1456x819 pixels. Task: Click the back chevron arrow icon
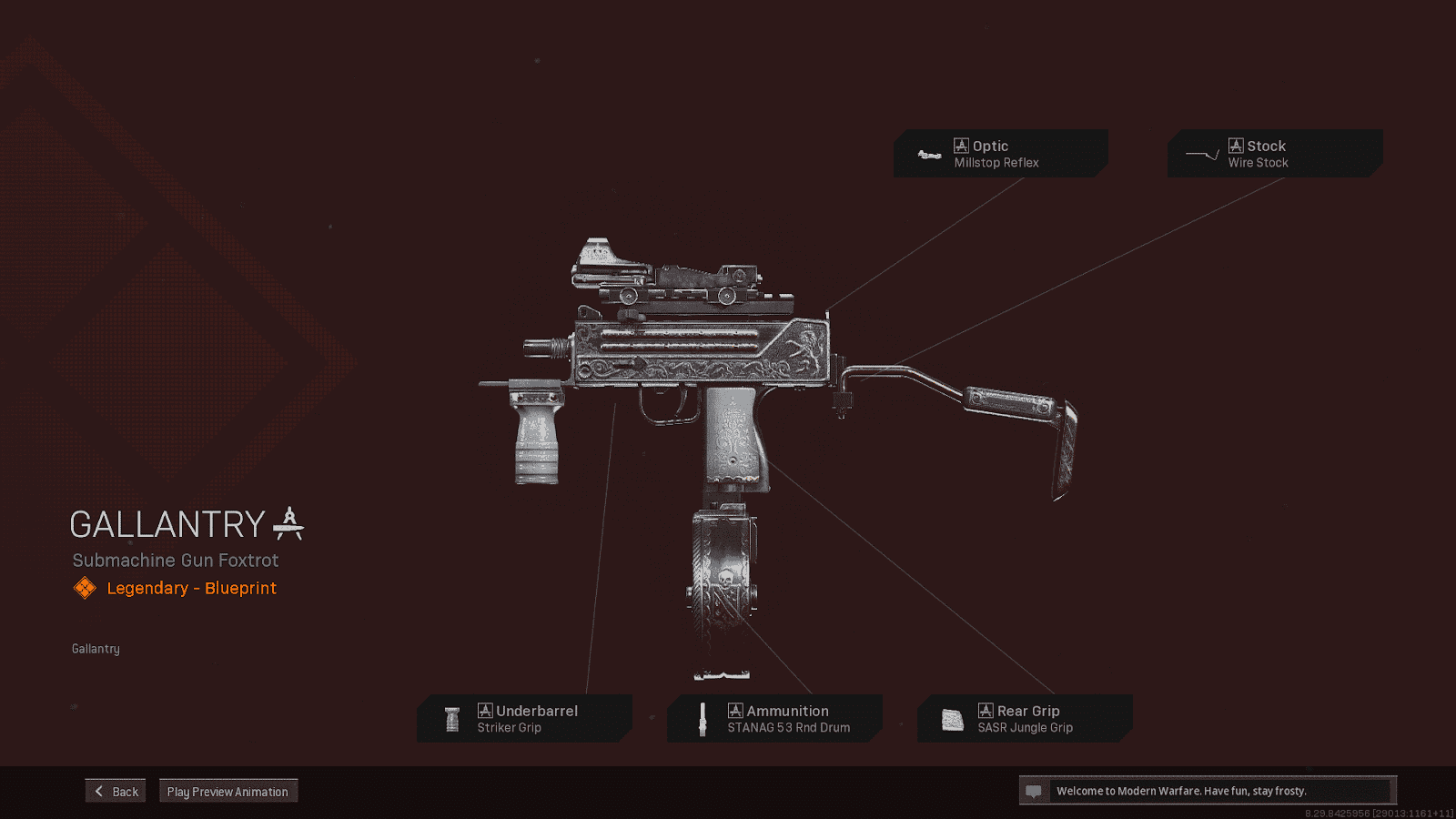(x=98, y=790)
